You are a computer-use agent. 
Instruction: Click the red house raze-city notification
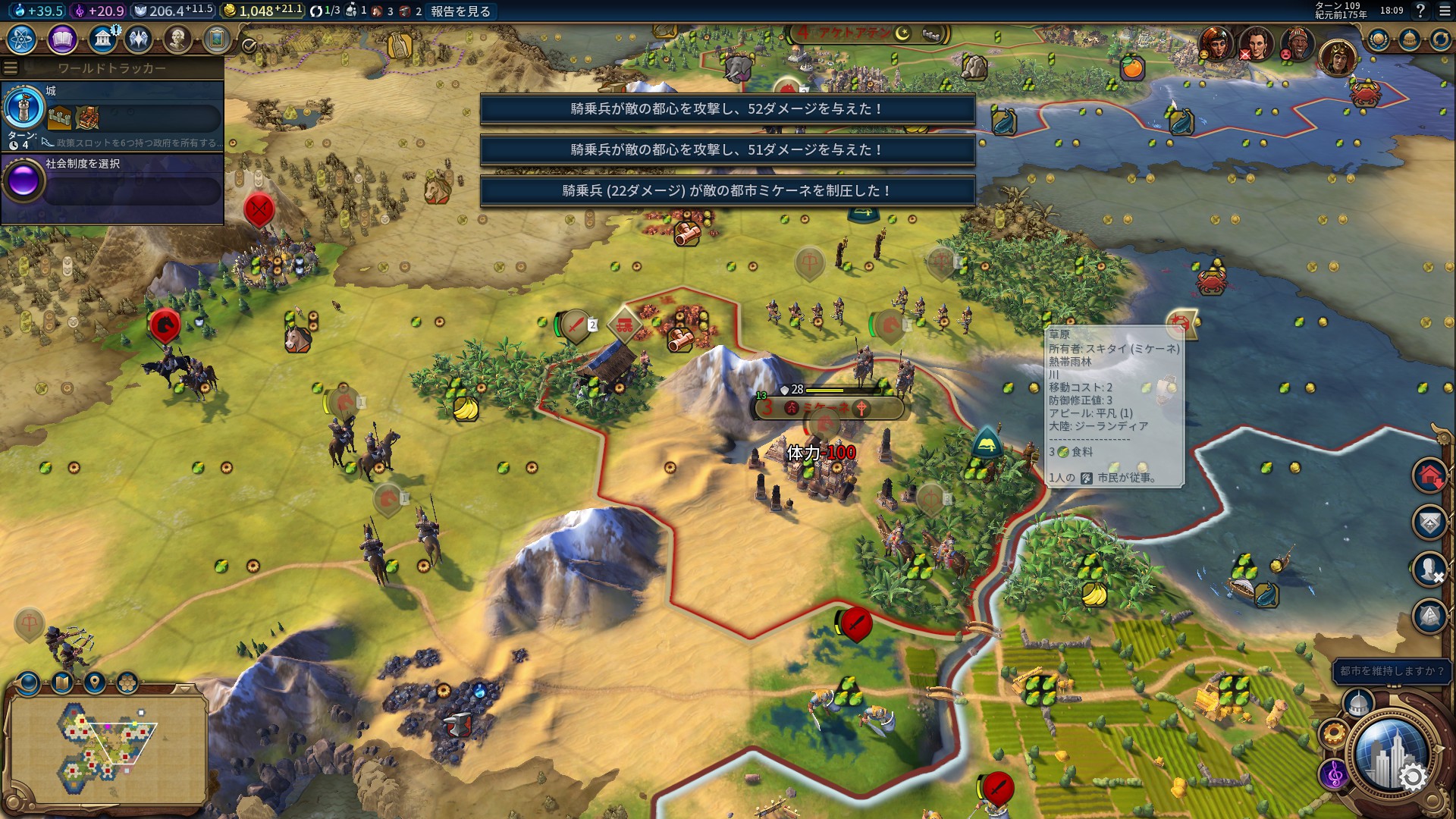(x=1429, y=476)
